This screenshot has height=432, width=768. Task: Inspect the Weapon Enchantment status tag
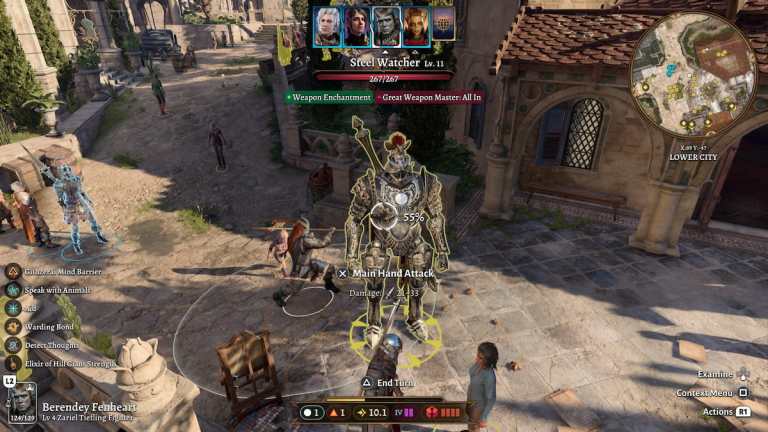(x=328, y=97)
